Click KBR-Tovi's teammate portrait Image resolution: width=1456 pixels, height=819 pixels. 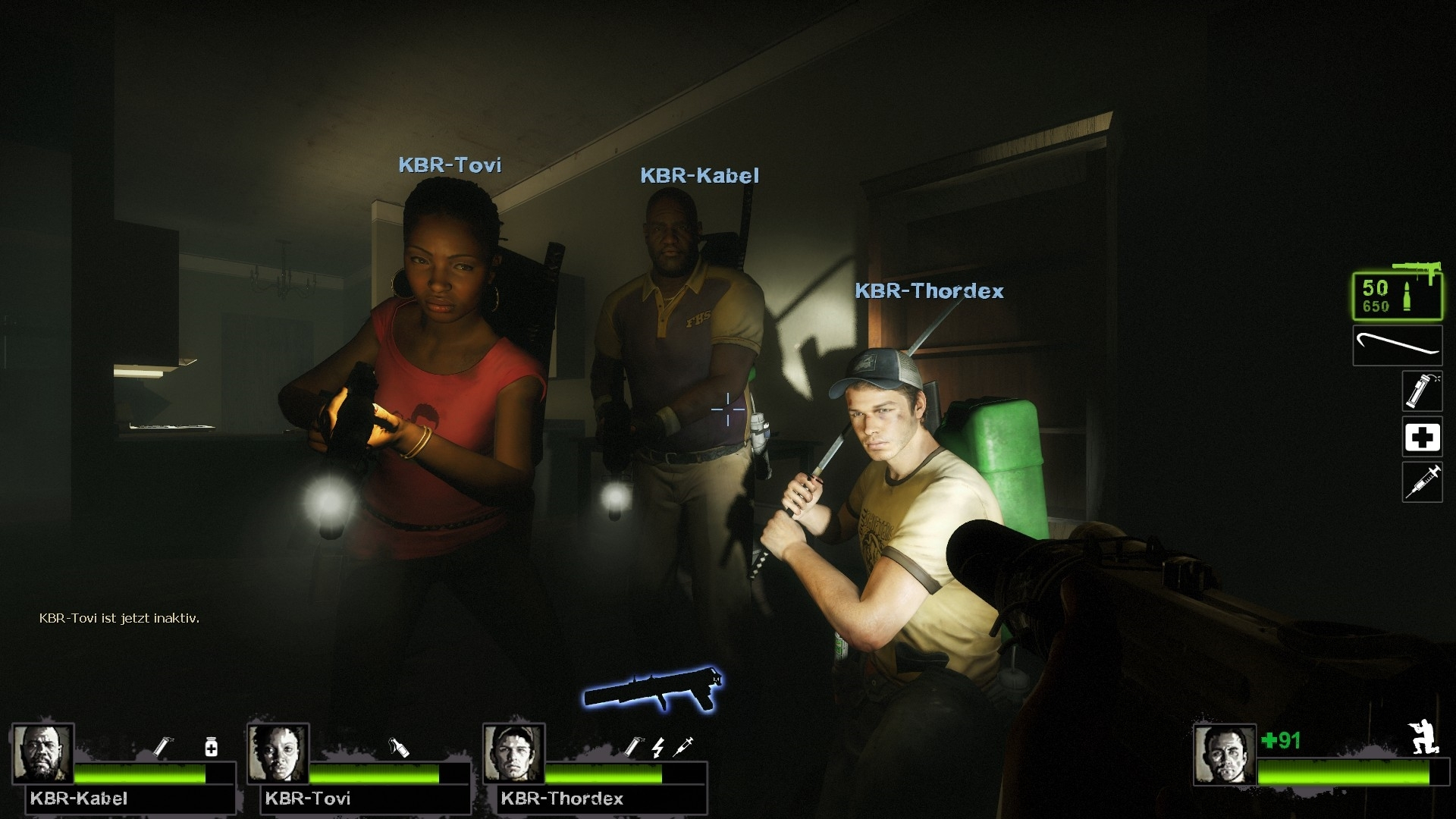pos(278,754)
